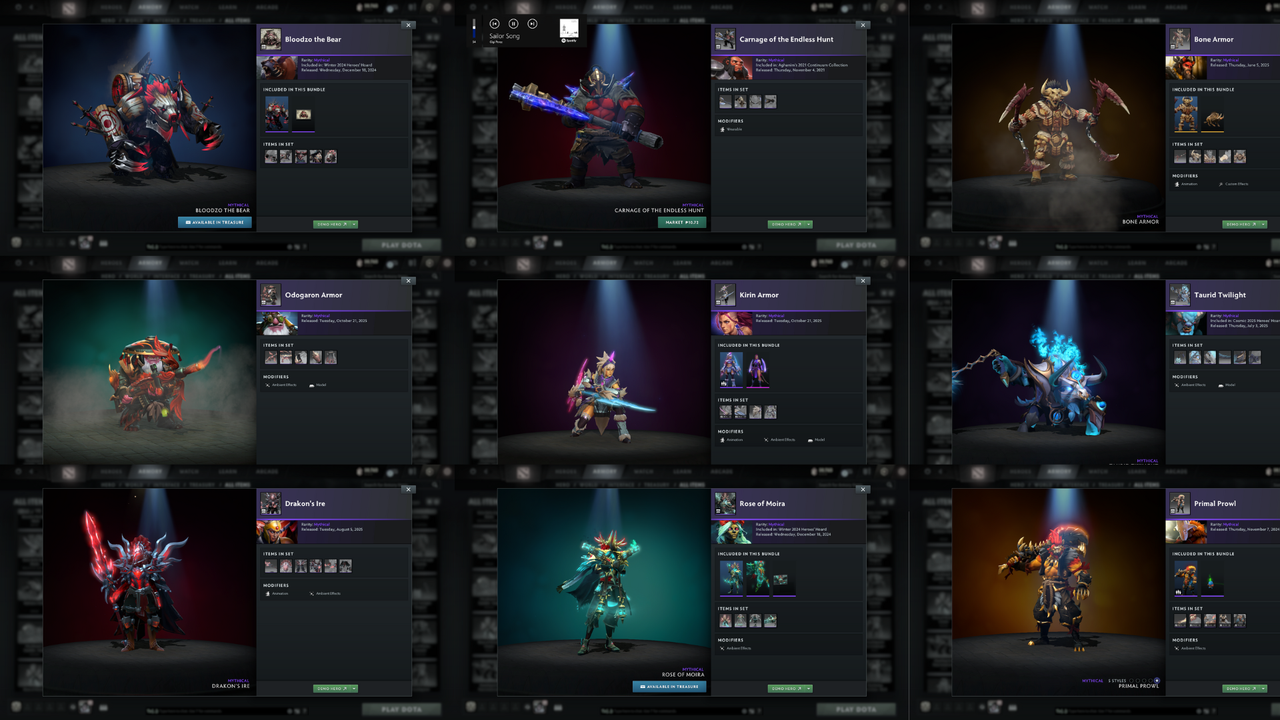Switch to the HEROES tab in top navigation

[x=112, y=7]
